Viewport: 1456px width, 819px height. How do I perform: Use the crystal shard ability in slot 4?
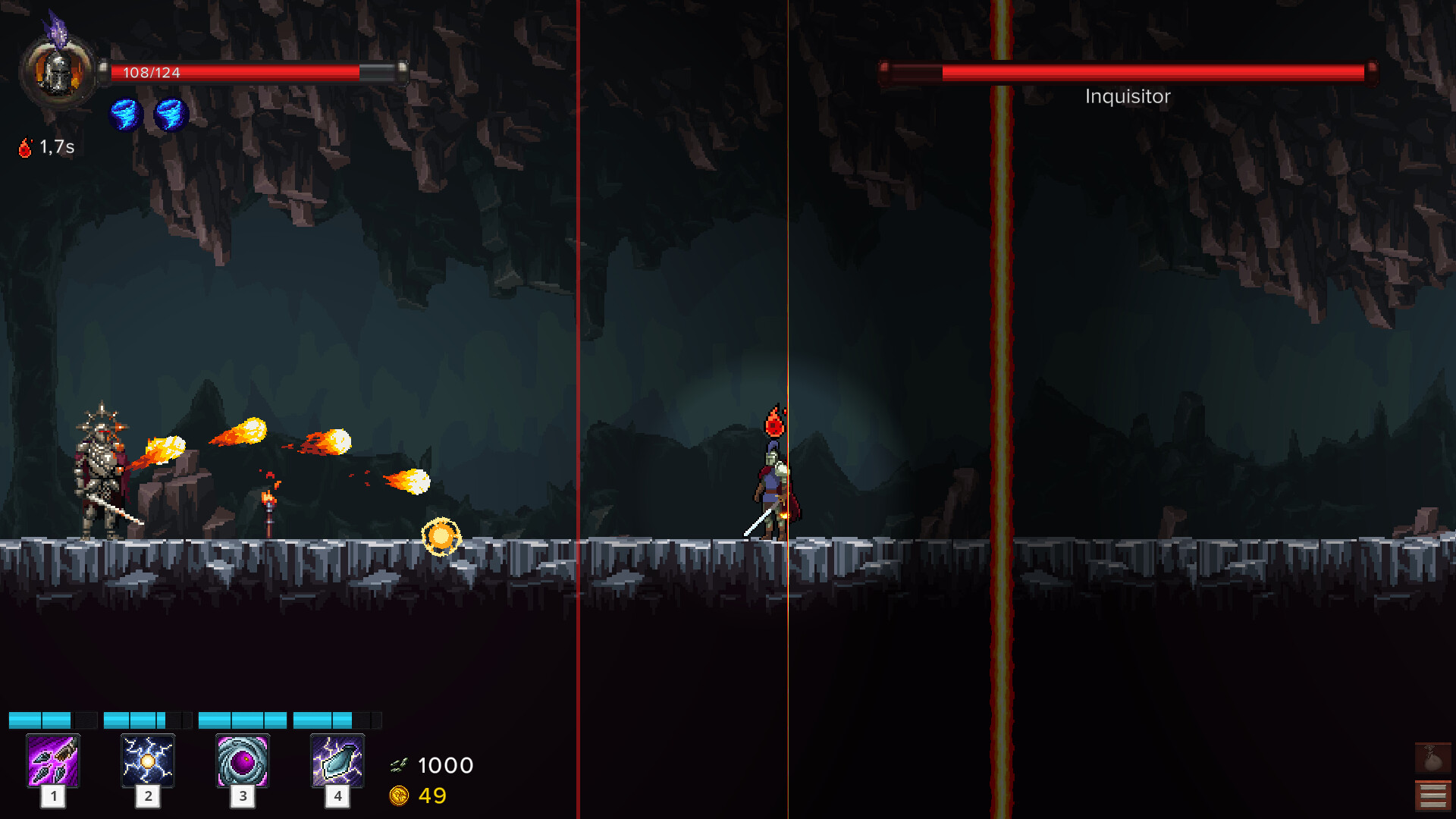(337, 761)
